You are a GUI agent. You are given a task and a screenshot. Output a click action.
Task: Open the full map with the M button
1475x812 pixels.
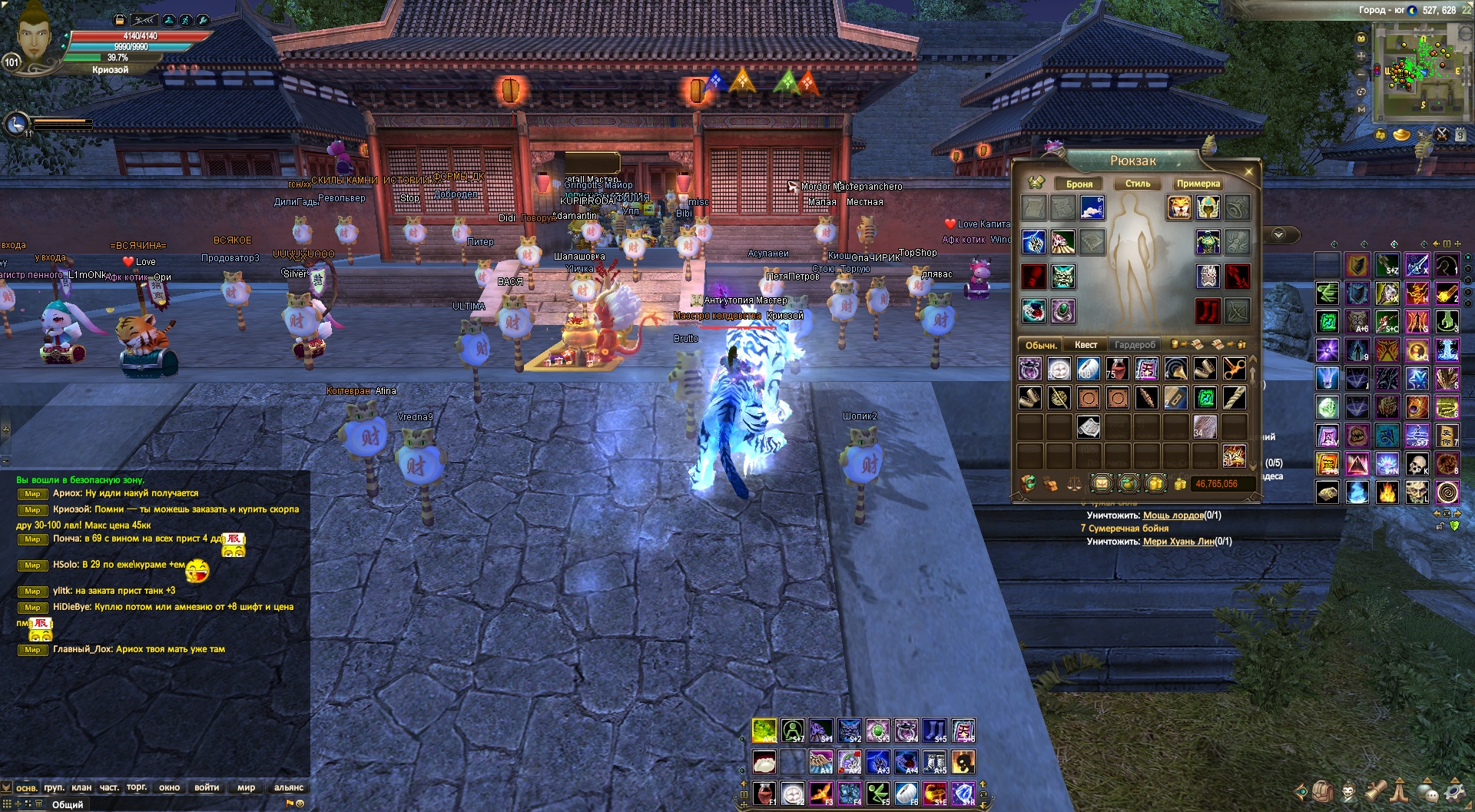point(1361,109)
